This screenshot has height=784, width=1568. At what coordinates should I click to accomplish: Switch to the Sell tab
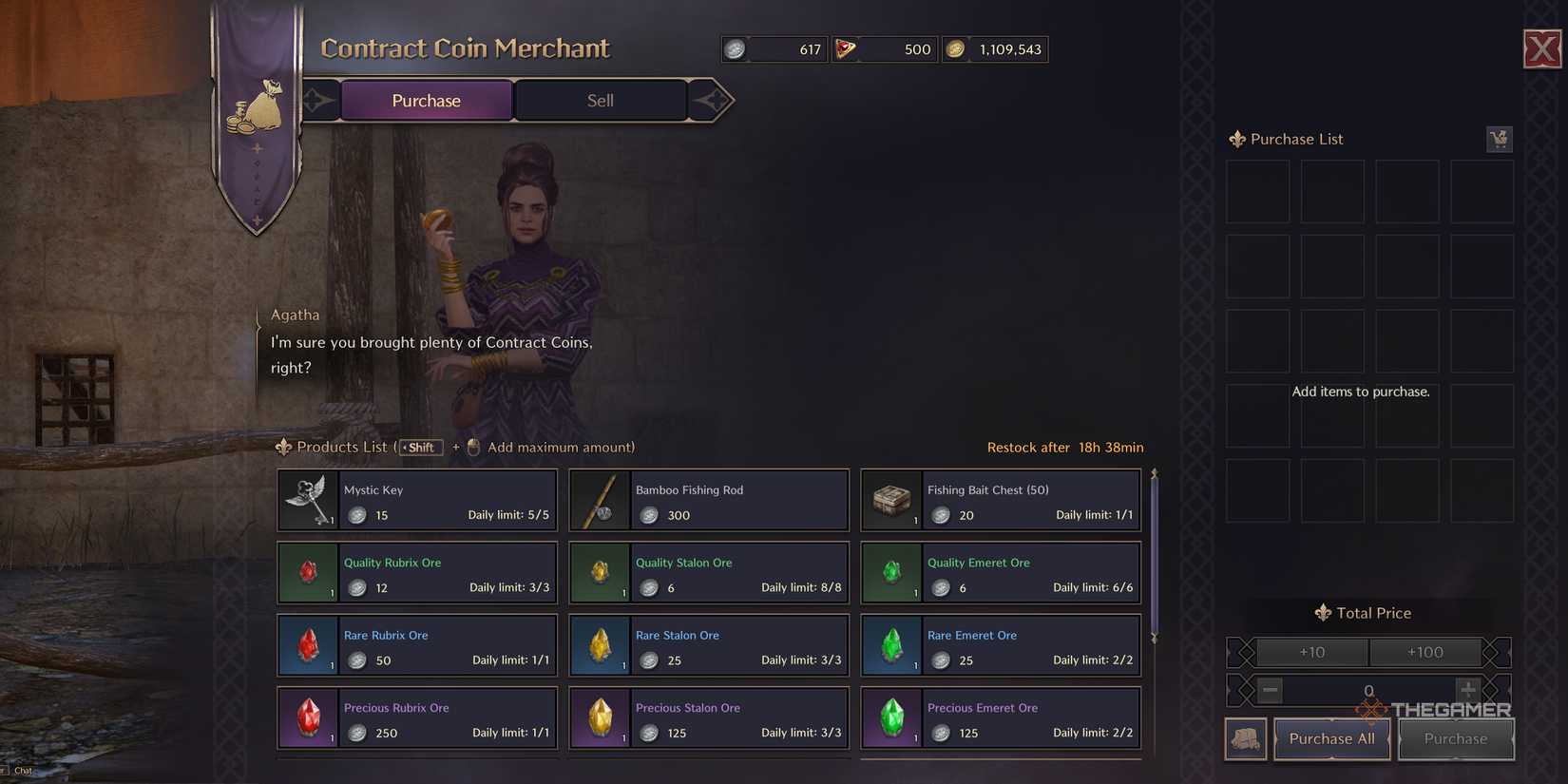coord(600,99)
